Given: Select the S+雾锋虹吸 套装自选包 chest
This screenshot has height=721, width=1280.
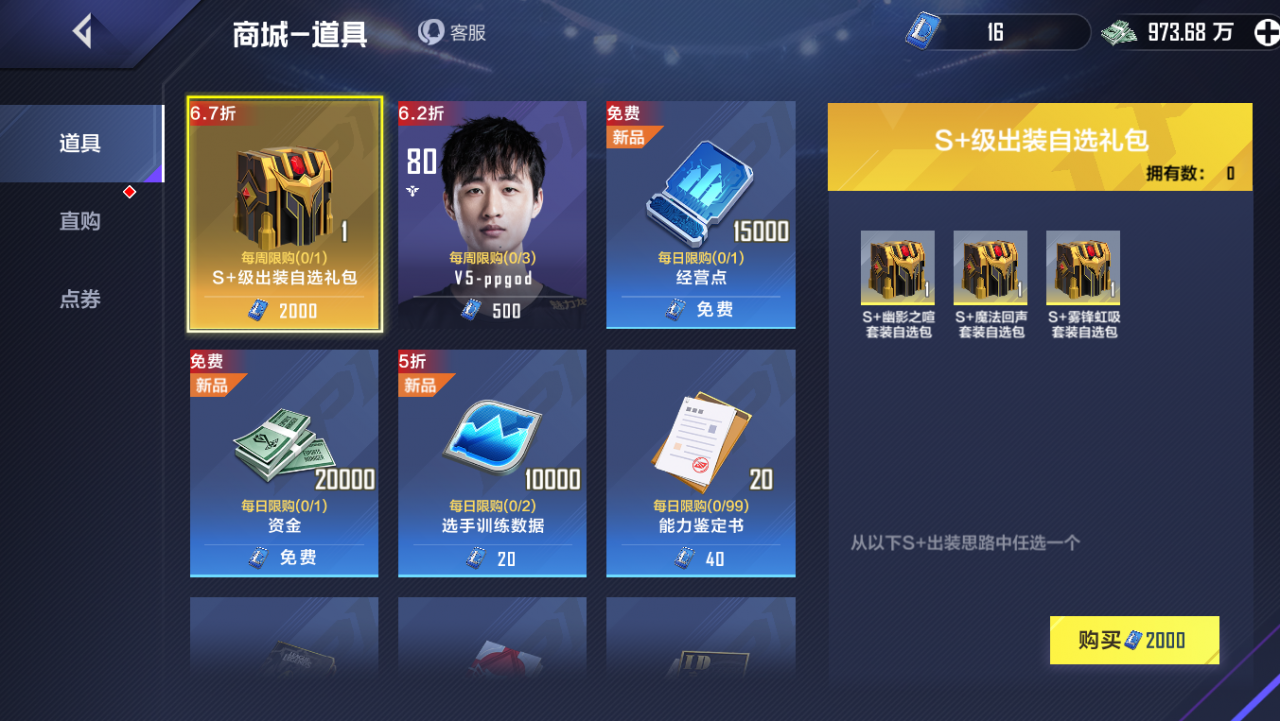Looking at the screenshot, I should pos(1082,267).
